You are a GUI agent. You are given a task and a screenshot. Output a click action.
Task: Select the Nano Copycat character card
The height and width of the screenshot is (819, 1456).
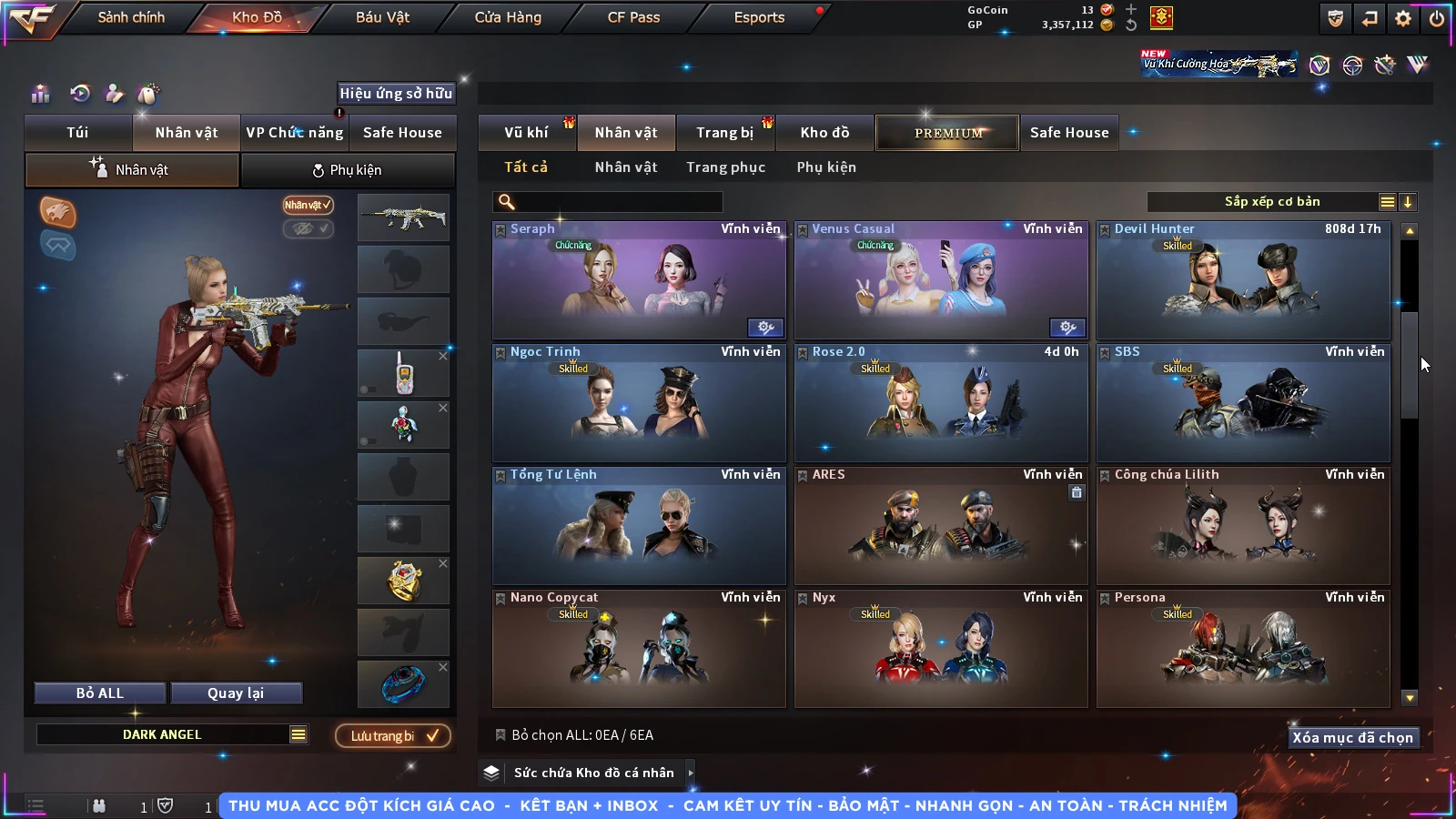(639, 649)
